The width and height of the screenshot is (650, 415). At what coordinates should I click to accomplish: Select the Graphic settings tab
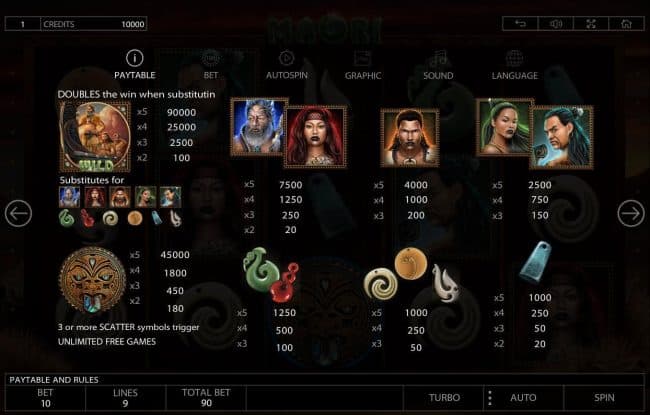click(363, 64)
